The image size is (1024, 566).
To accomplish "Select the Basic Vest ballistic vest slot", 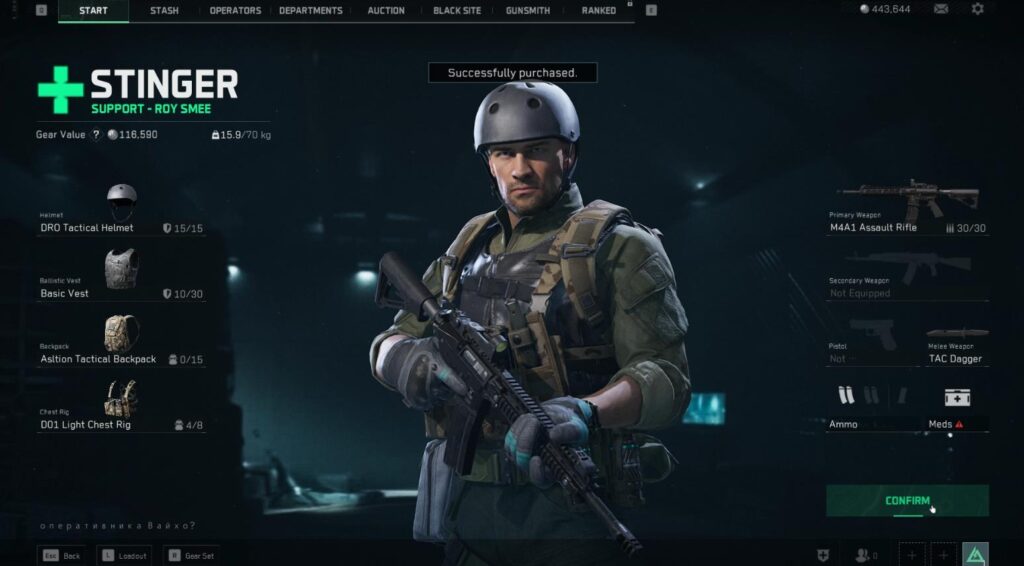I will pos(121,275).
